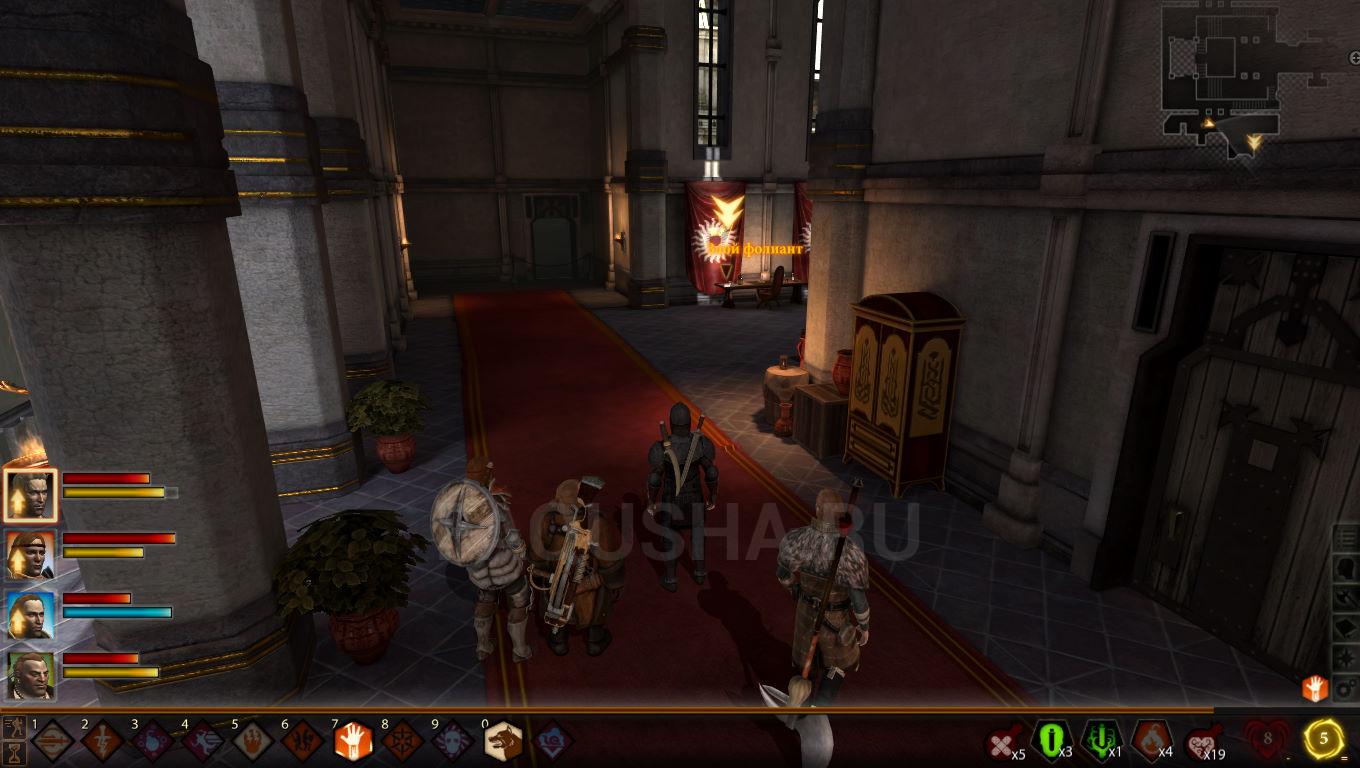Open the inventory crossed-weapons sidebar icon

pyautogui.click(x=1345, y=598)
